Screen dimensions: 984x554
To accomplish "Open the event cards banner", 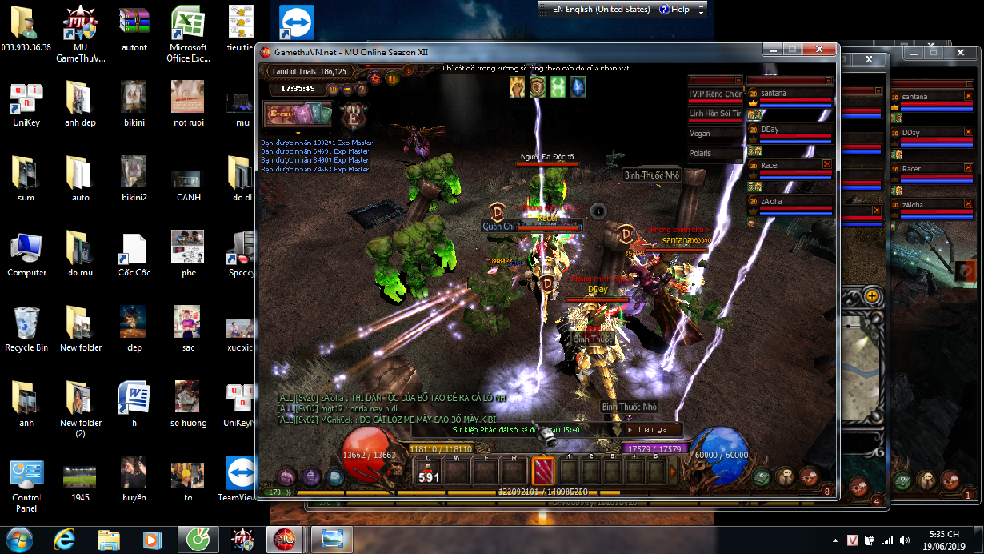I will 297,113.
